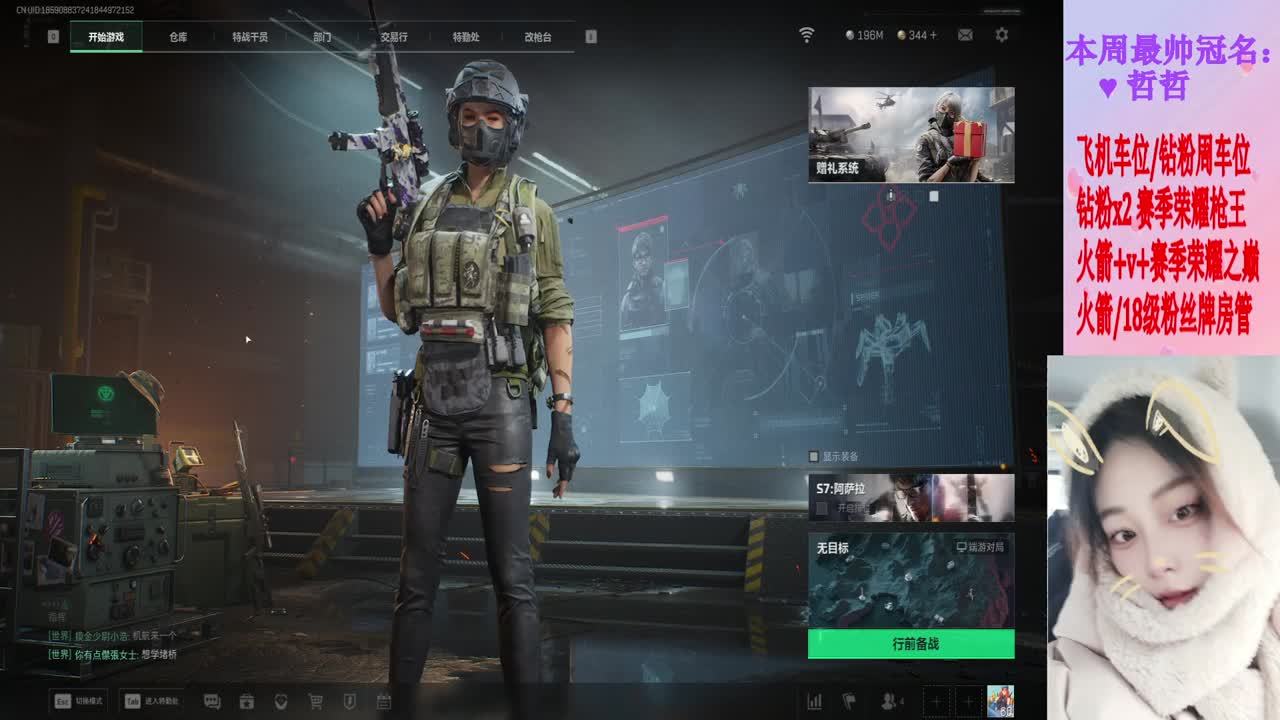Open the mail envelope icon
The width and height of the screenshot is (1280, 720).
(x=965, y=35)
